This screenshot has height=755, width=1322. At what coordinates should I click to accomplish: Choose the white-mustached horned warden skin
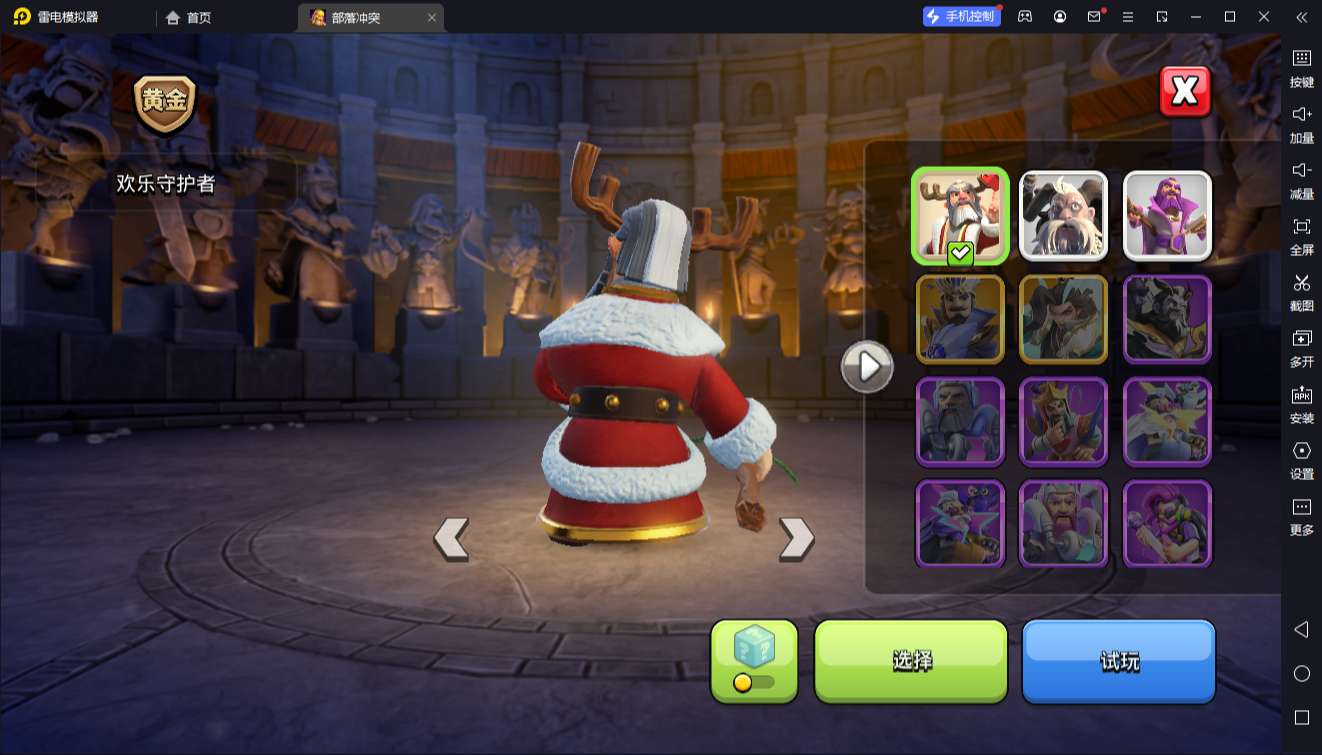1063,216
